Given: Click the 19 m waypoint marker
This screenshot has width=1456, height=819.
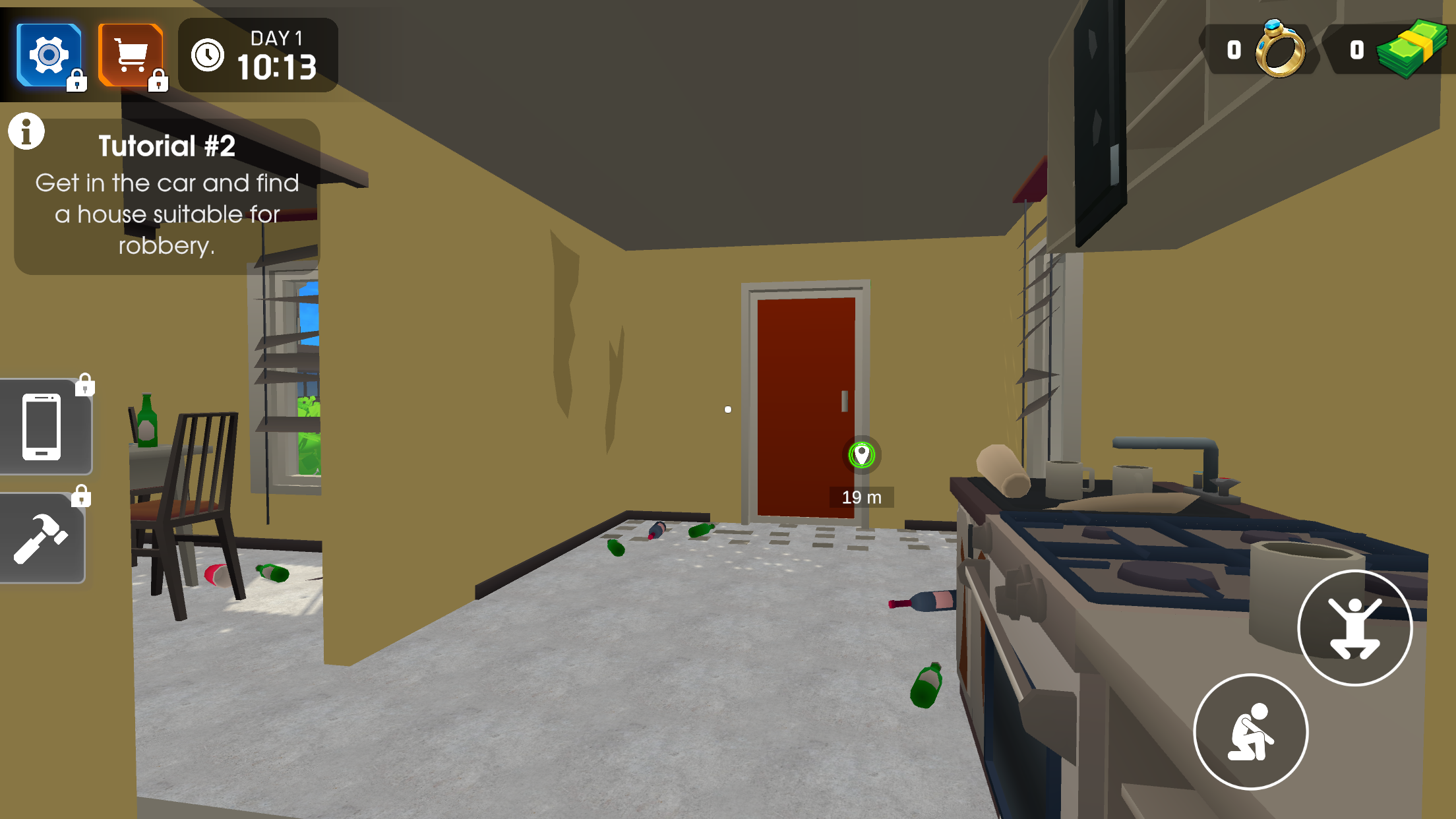Looking at the screenshot, I should 863,454.
